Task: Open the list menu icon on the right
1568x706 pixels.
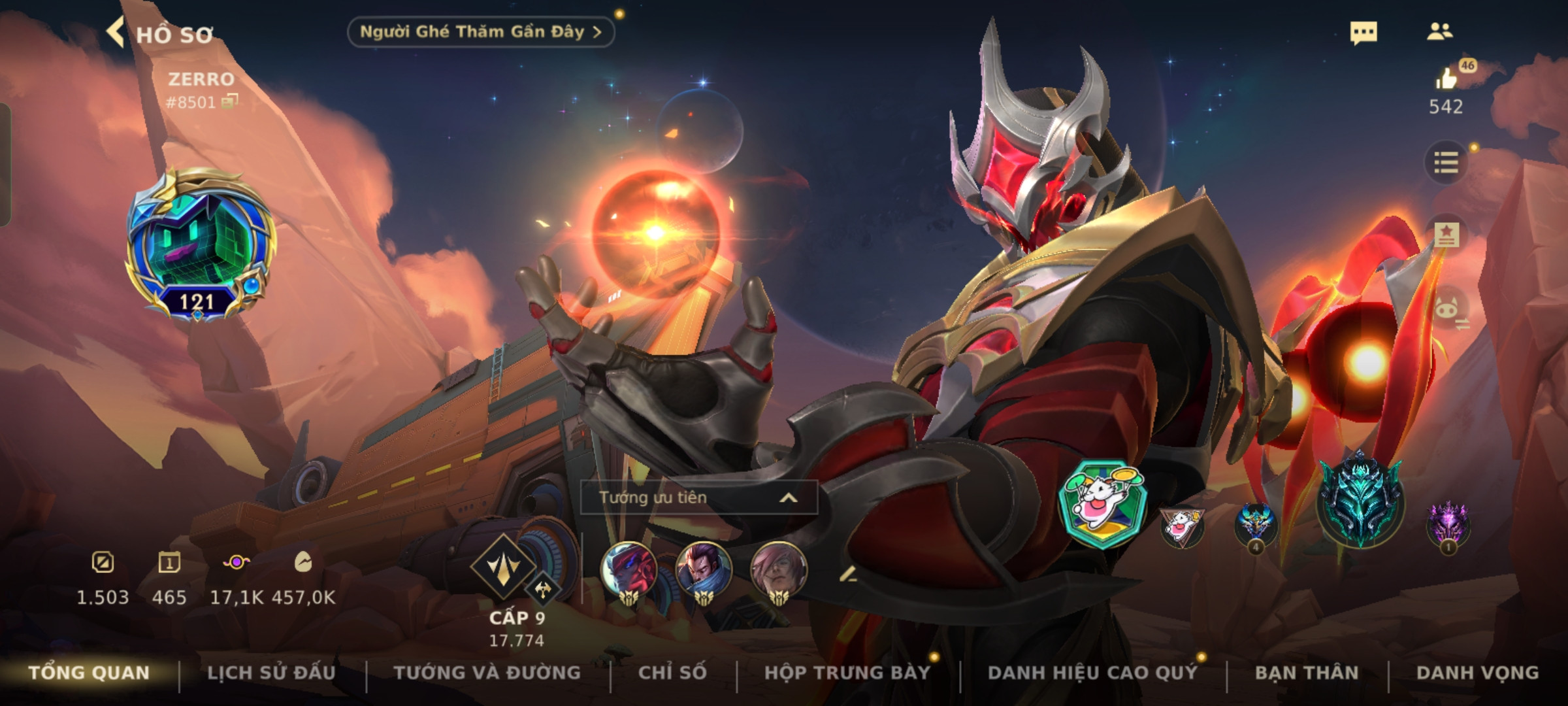Action: (x=1446, y=162)
